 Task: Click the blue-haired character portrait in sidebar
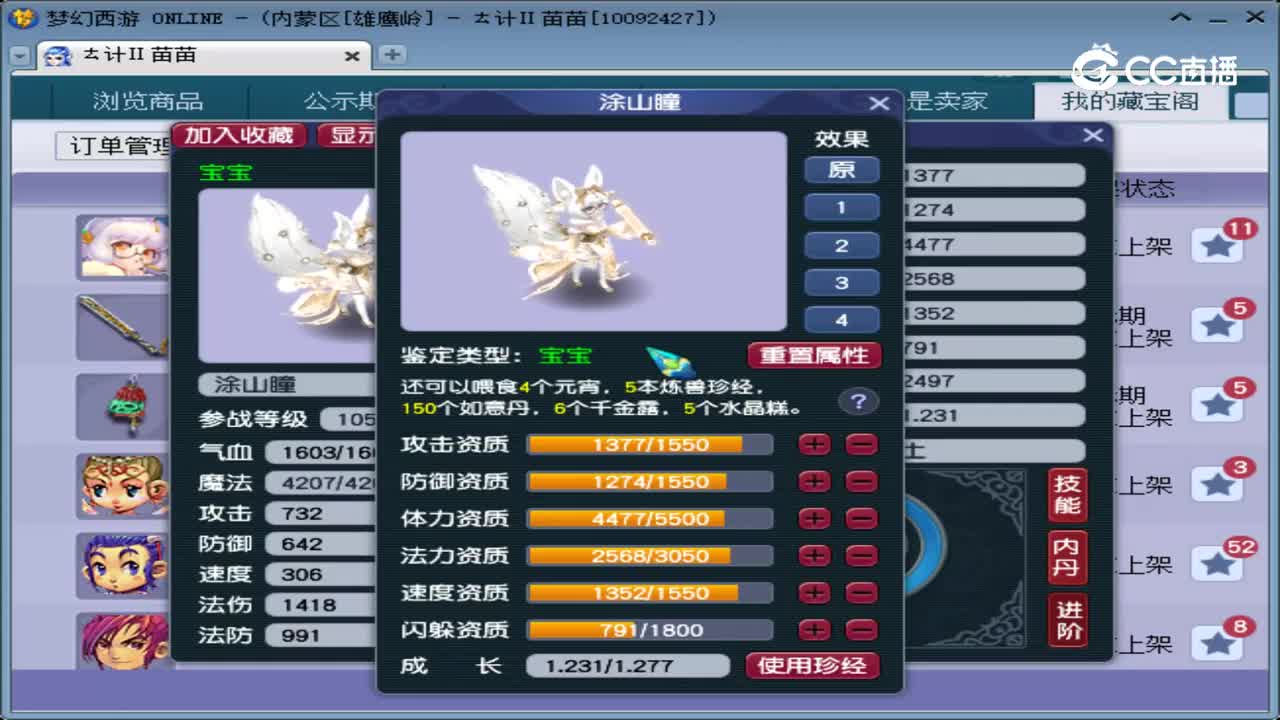pos(122,567)
